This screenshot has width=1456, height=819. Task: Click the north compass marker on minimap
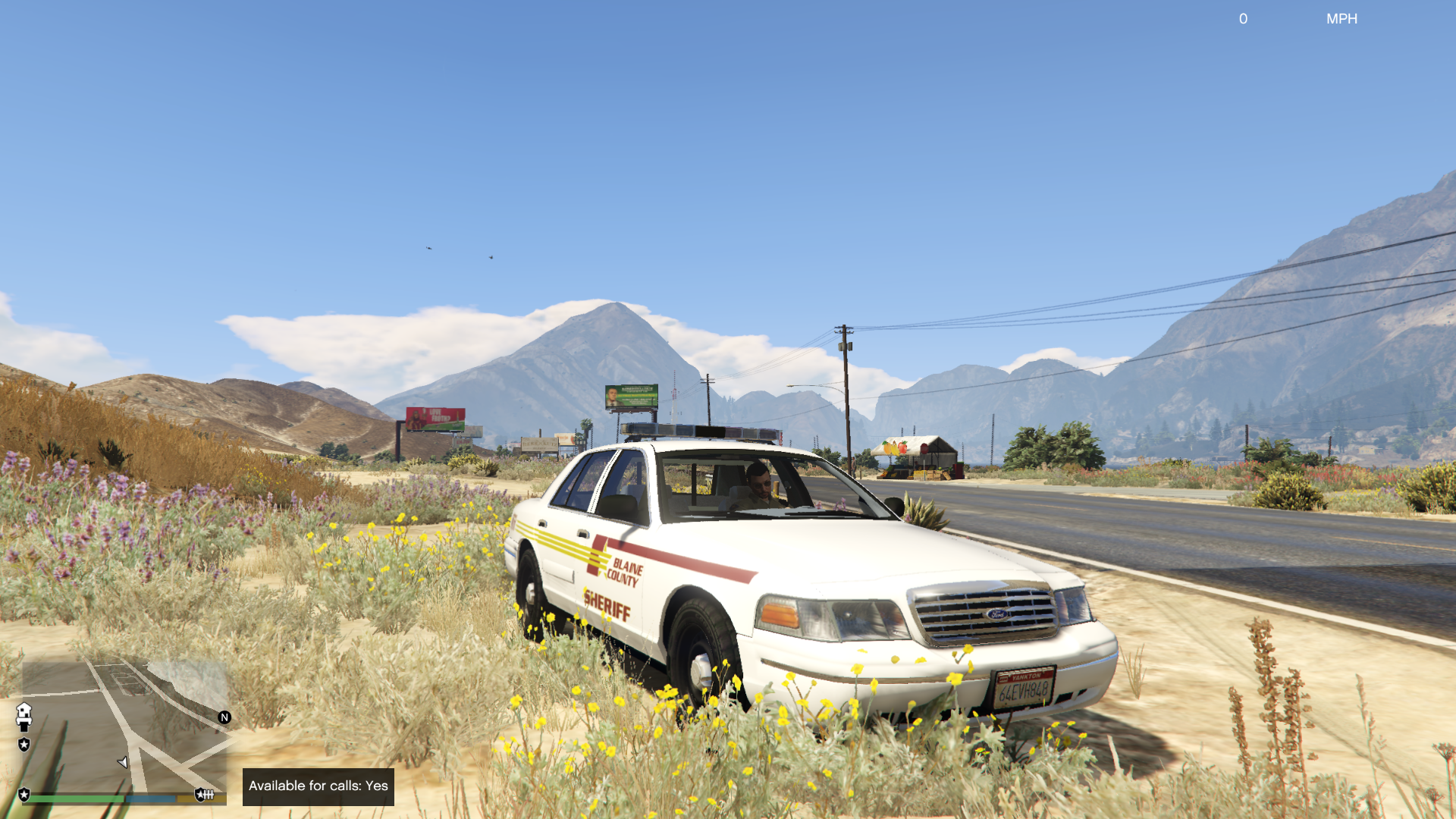(x=224, y=717)
